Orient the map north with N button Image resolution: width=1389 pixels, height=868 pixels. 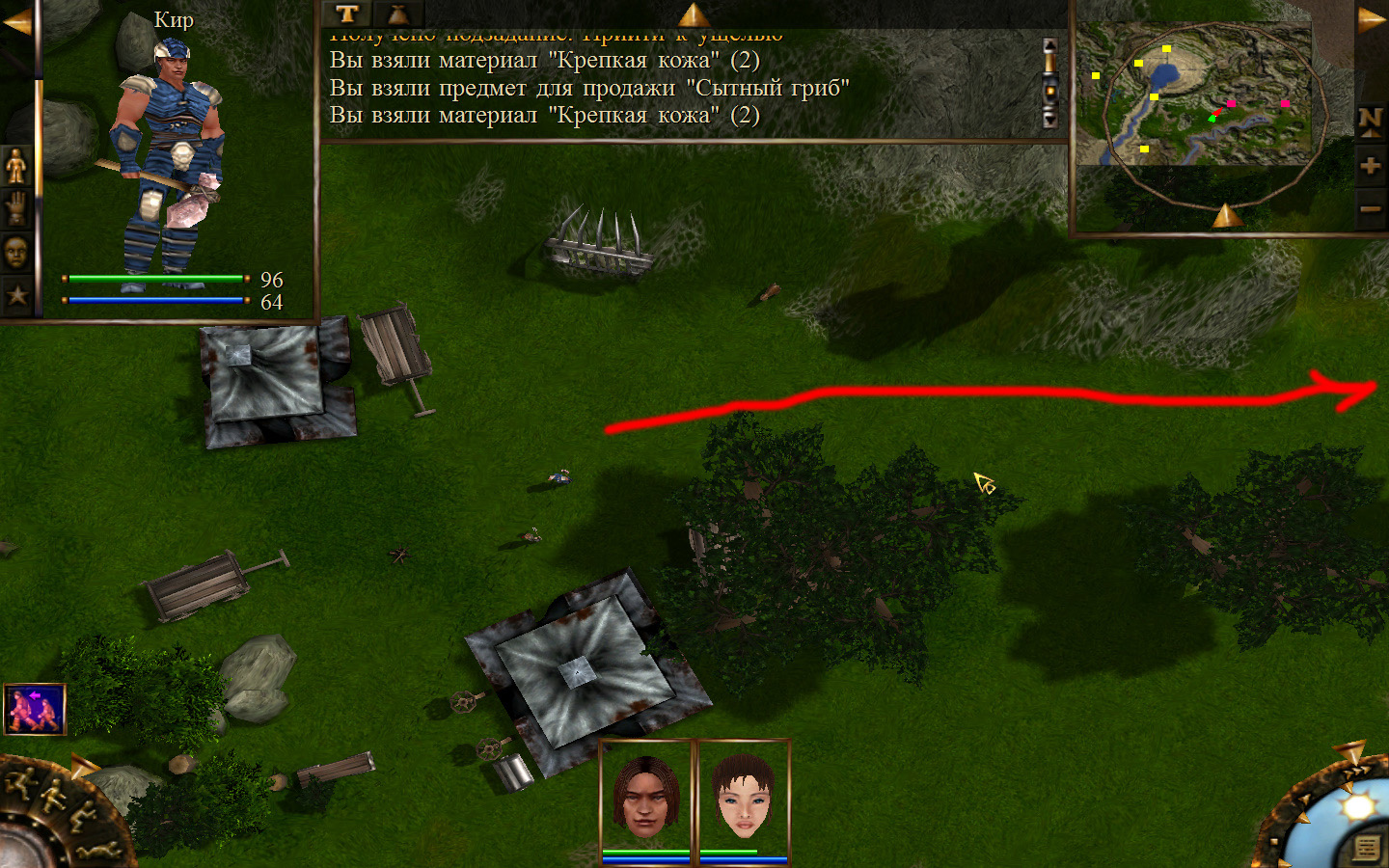pyautogui.click(x=1370, y=121)
